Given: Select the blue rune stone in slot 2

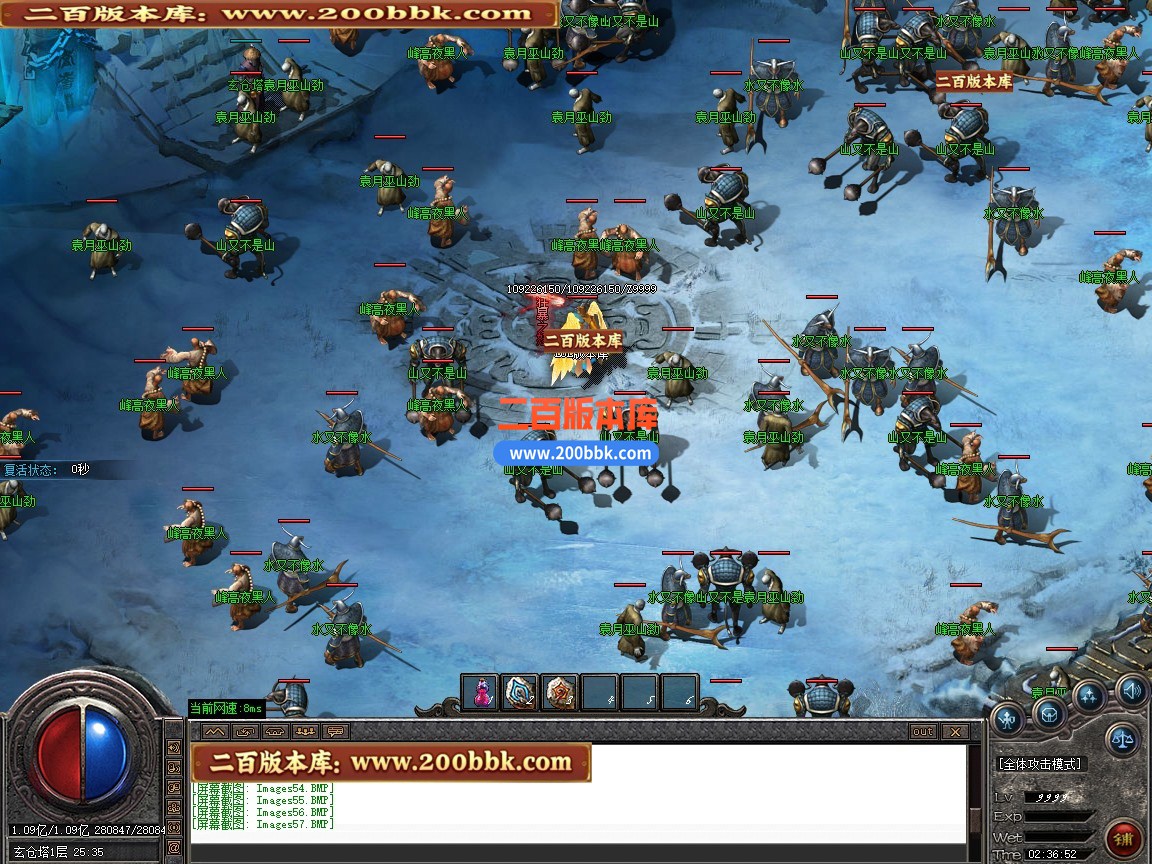Looking at the screenshot, I should click(520, 692).
